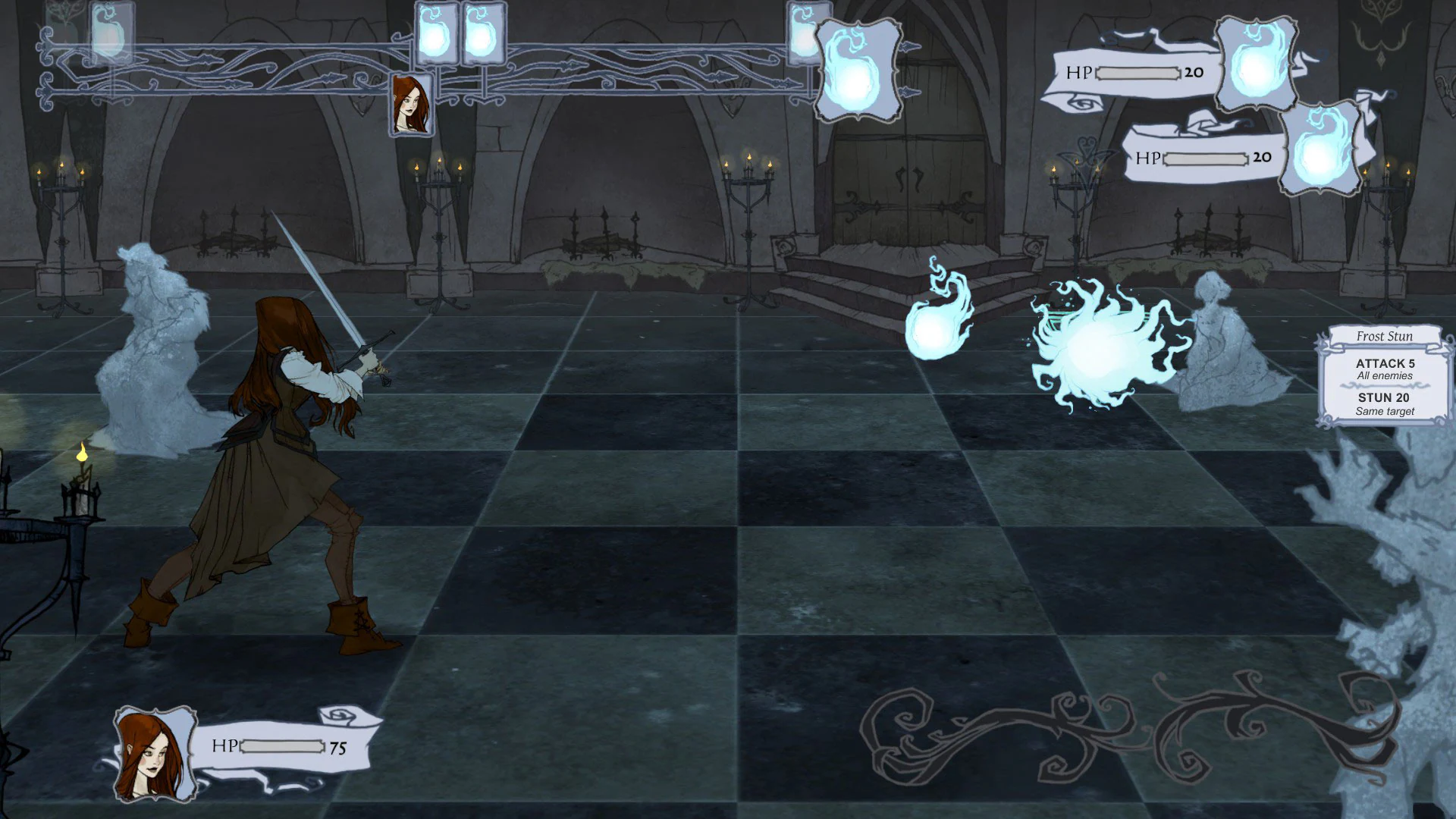The height and width of the screenshot is (819, 1456).
Task: Click the STUN 20 Same target entry
Action: pyautogui.click(x=1385, y=403)
